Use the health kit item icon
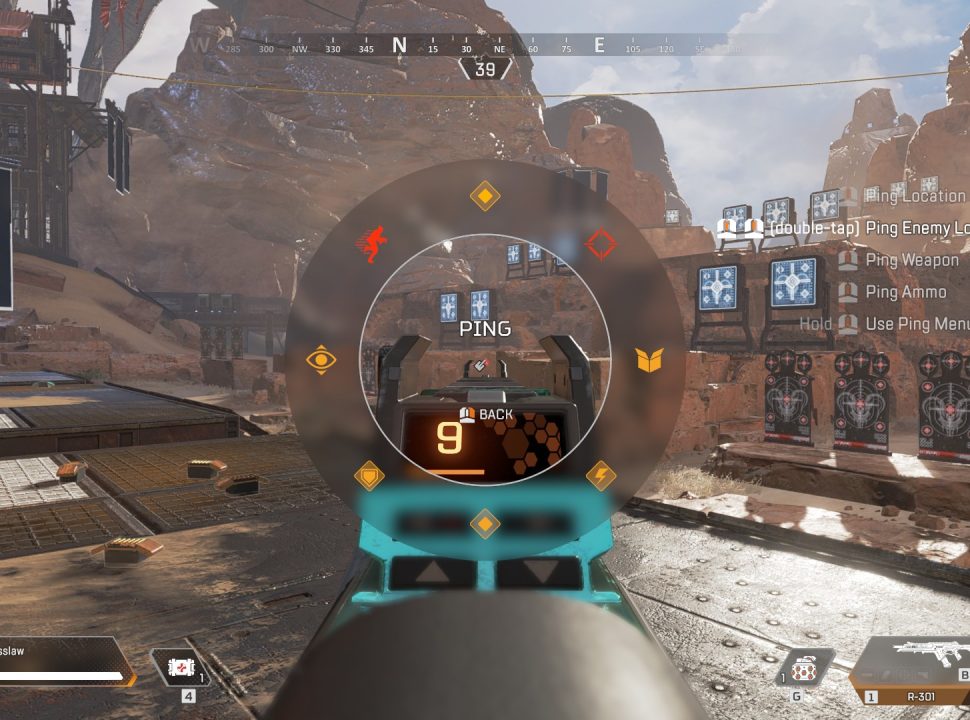The image size is (970, 720). (x=182, y=669)
